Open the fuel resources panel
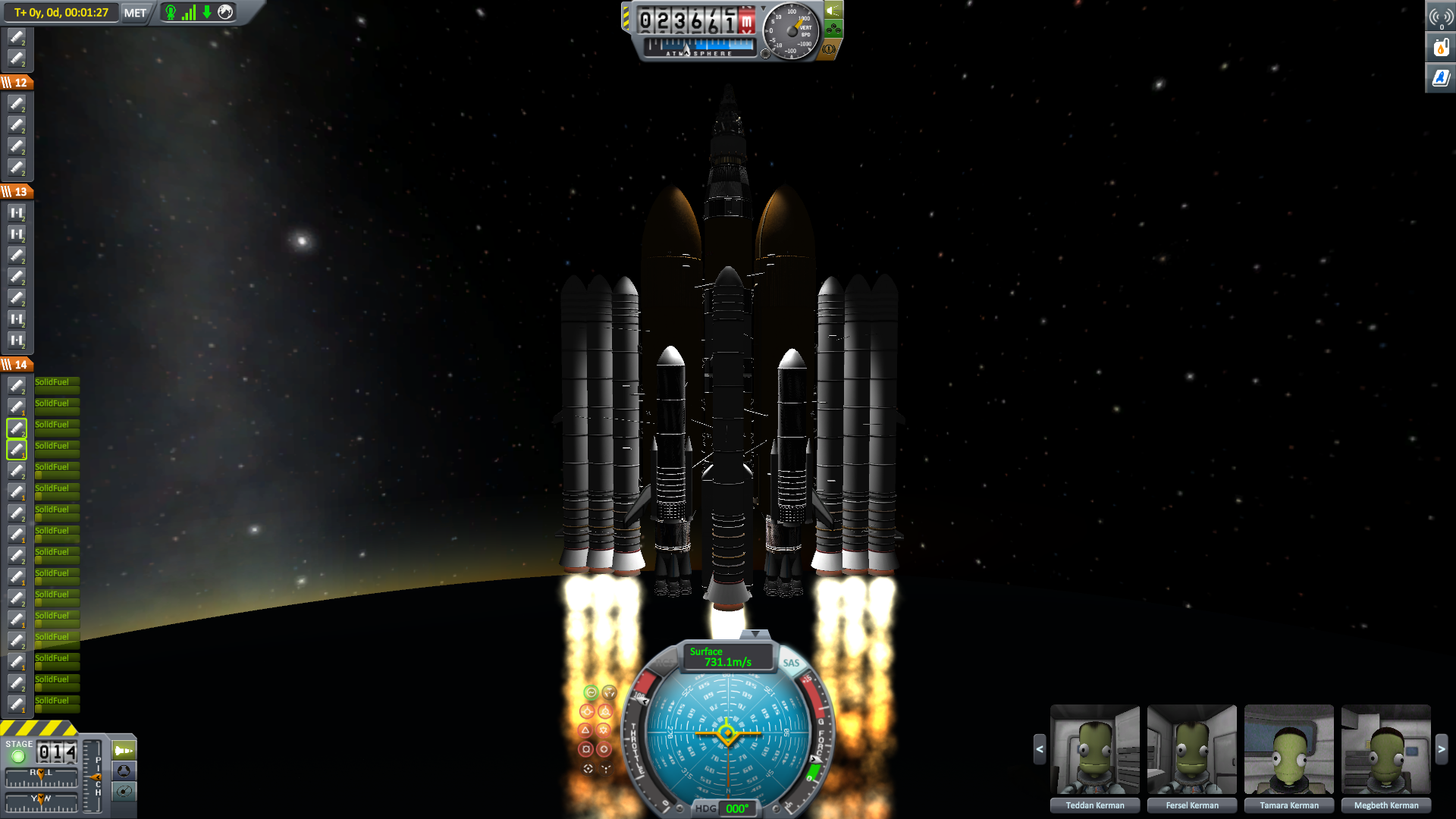Screen dimensions: 1456x819 tap(1440, 48)
